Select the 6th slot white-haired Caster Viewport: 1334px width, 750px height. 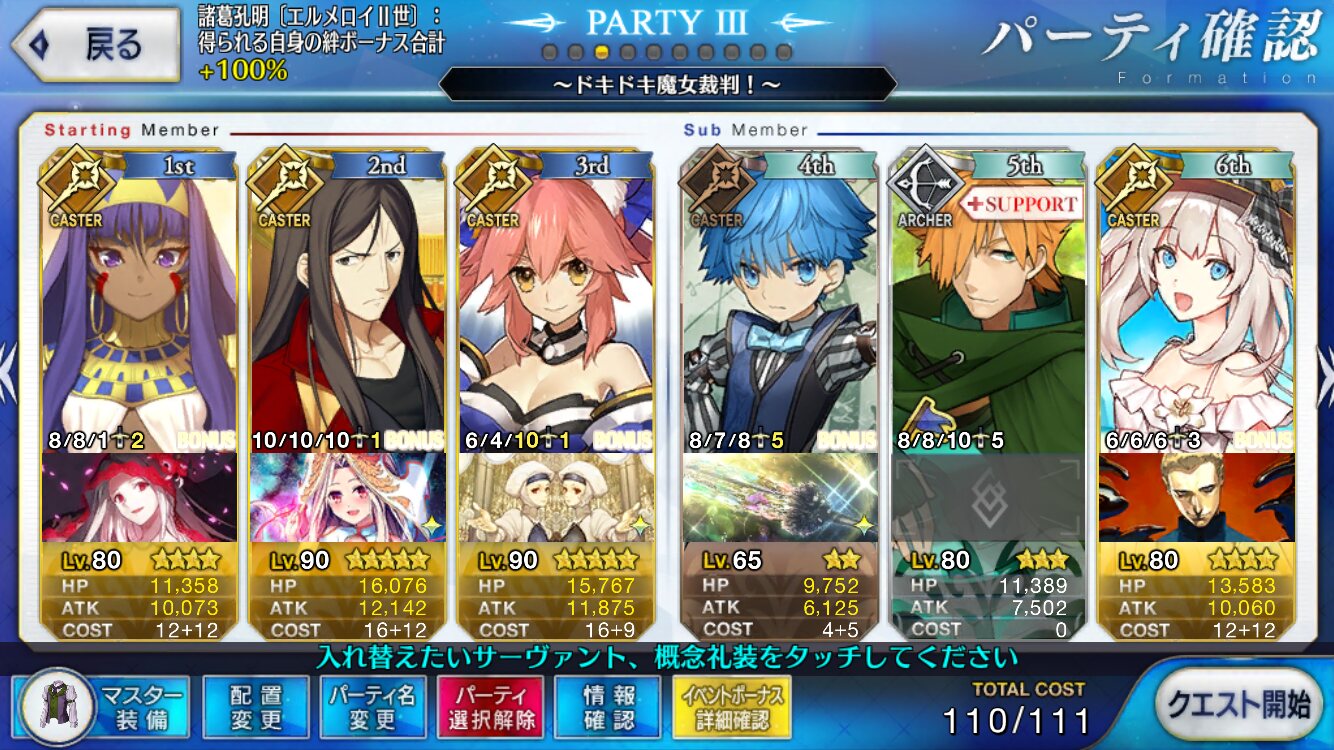tap(1196, 310)
